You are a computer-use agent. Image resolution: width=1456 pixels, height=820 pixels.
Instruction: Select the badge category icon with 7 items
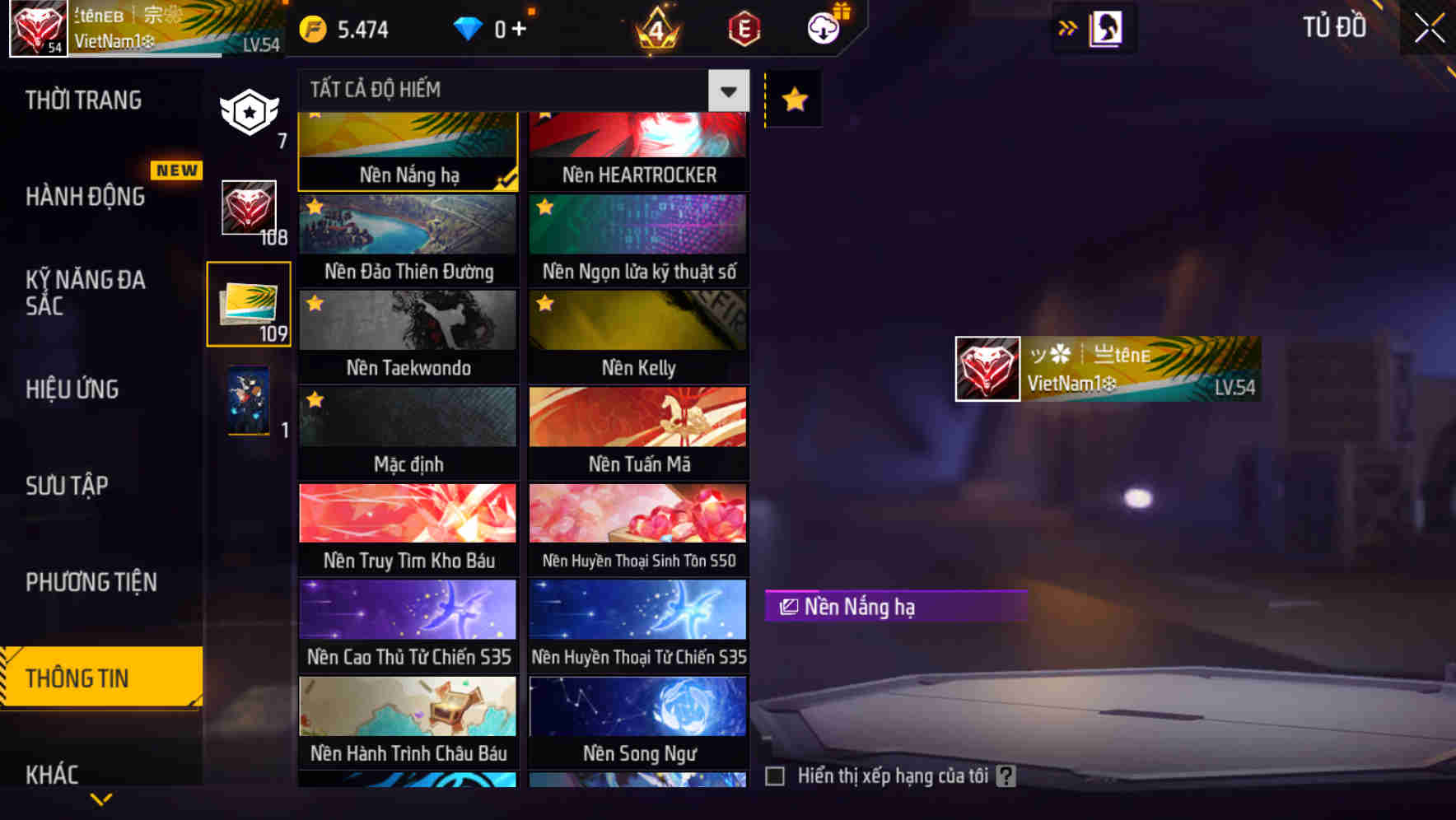(x=249, y=114)
